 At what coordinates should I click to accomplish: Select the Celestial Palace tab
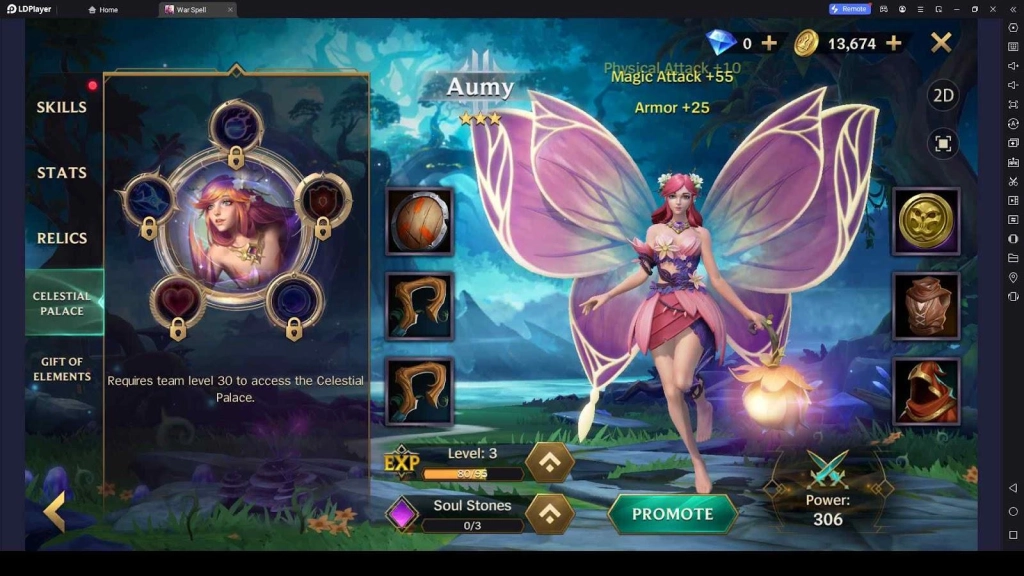62,303
